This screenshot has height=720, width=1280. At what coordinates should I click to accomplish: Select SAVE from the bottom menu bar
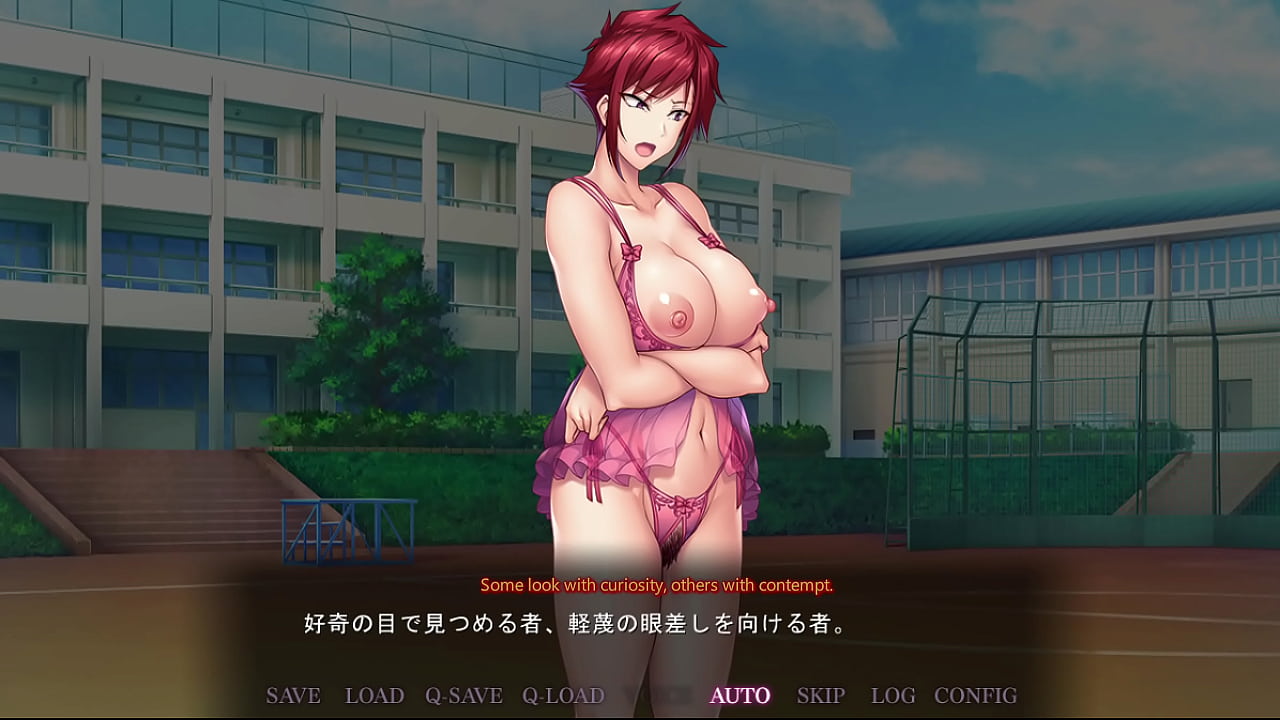(x=292, y=695)
